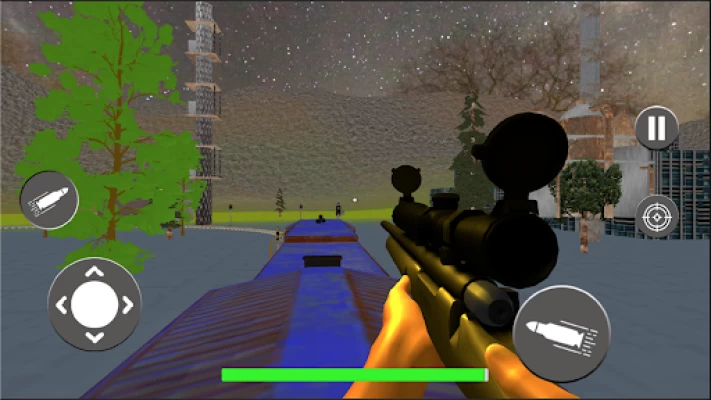Click the right arrow on the movement pad

click(127, 305)
